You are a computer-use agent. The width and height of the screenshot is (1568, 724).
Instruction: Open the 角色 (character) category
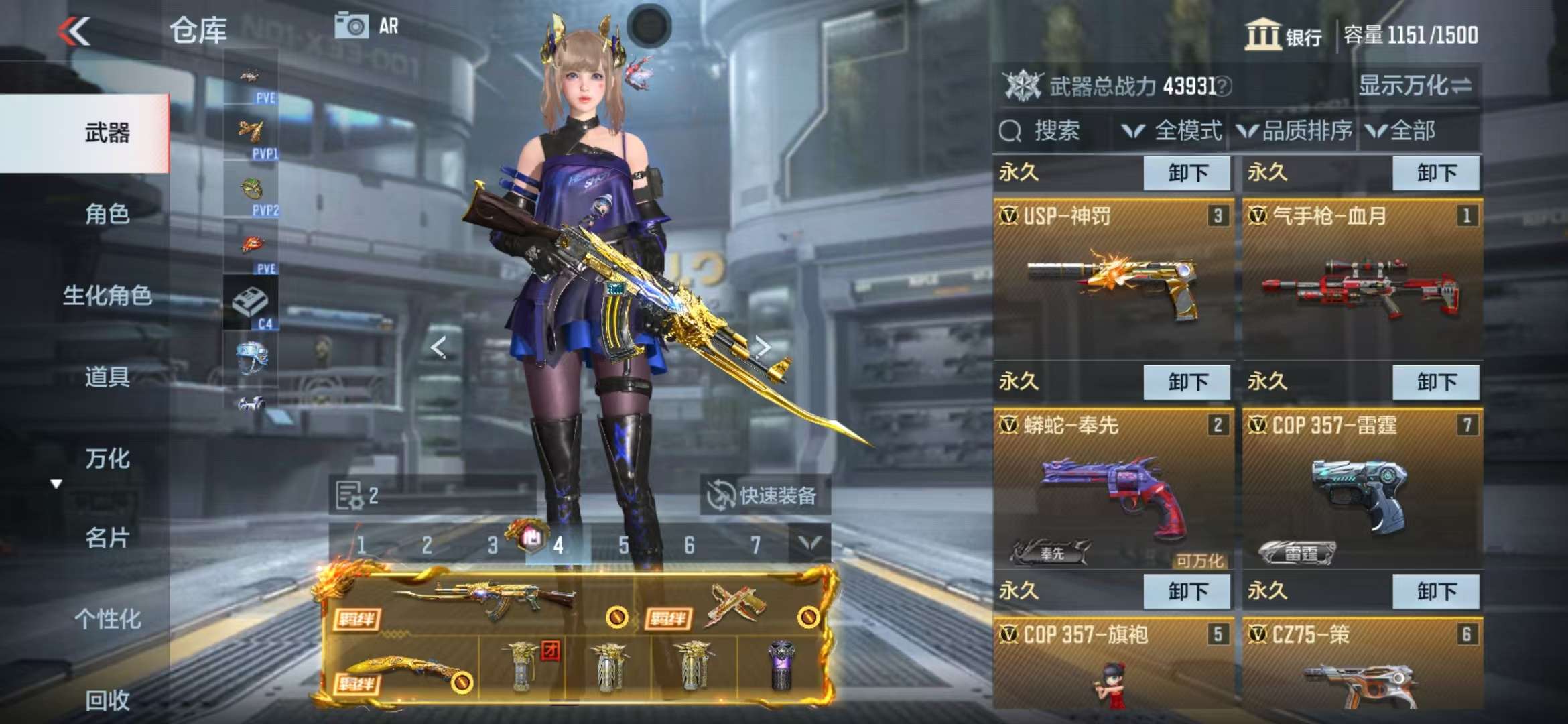(x=107, y=215)
